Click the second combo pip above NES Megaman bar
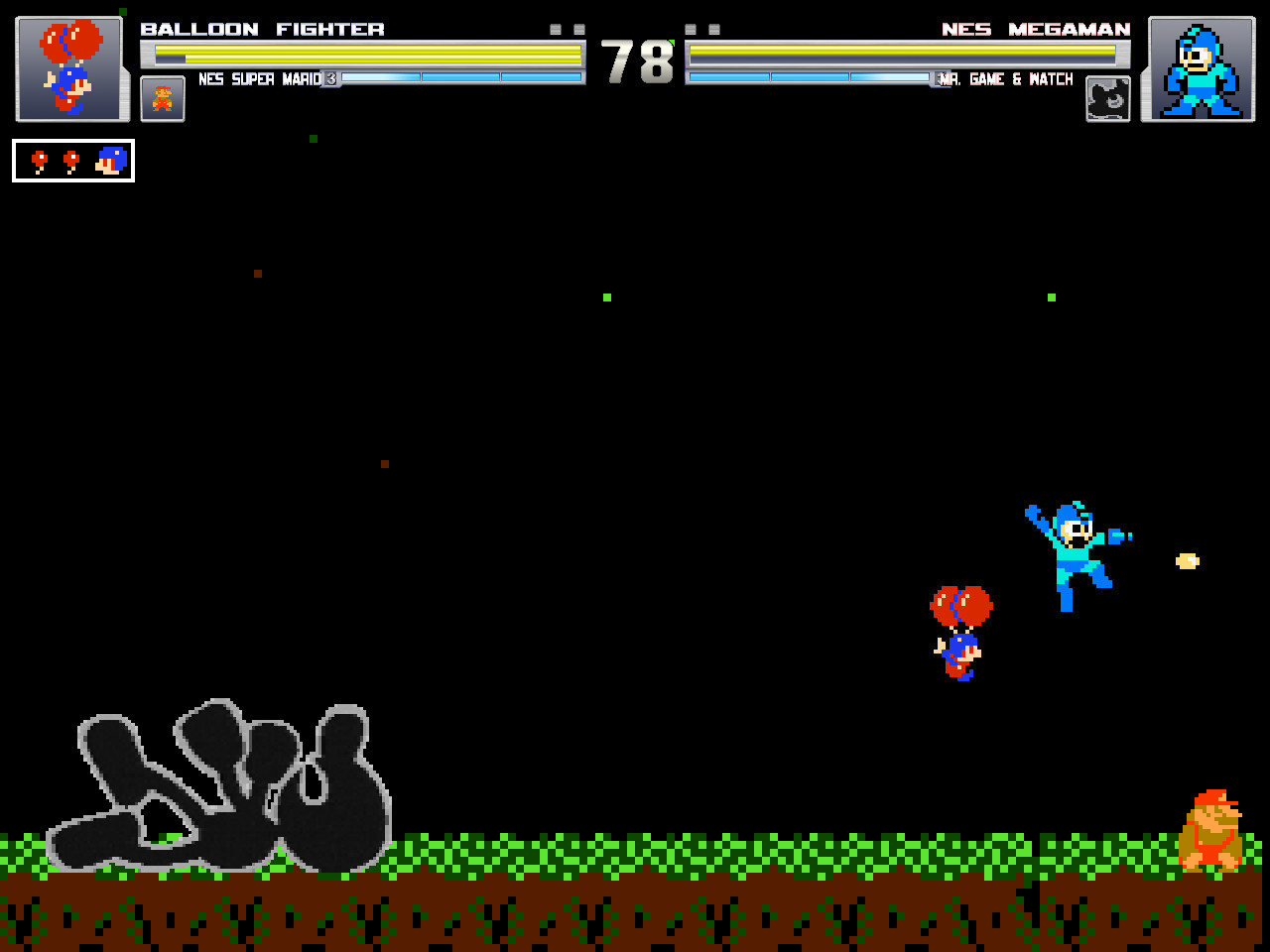 tap(712, 28)
